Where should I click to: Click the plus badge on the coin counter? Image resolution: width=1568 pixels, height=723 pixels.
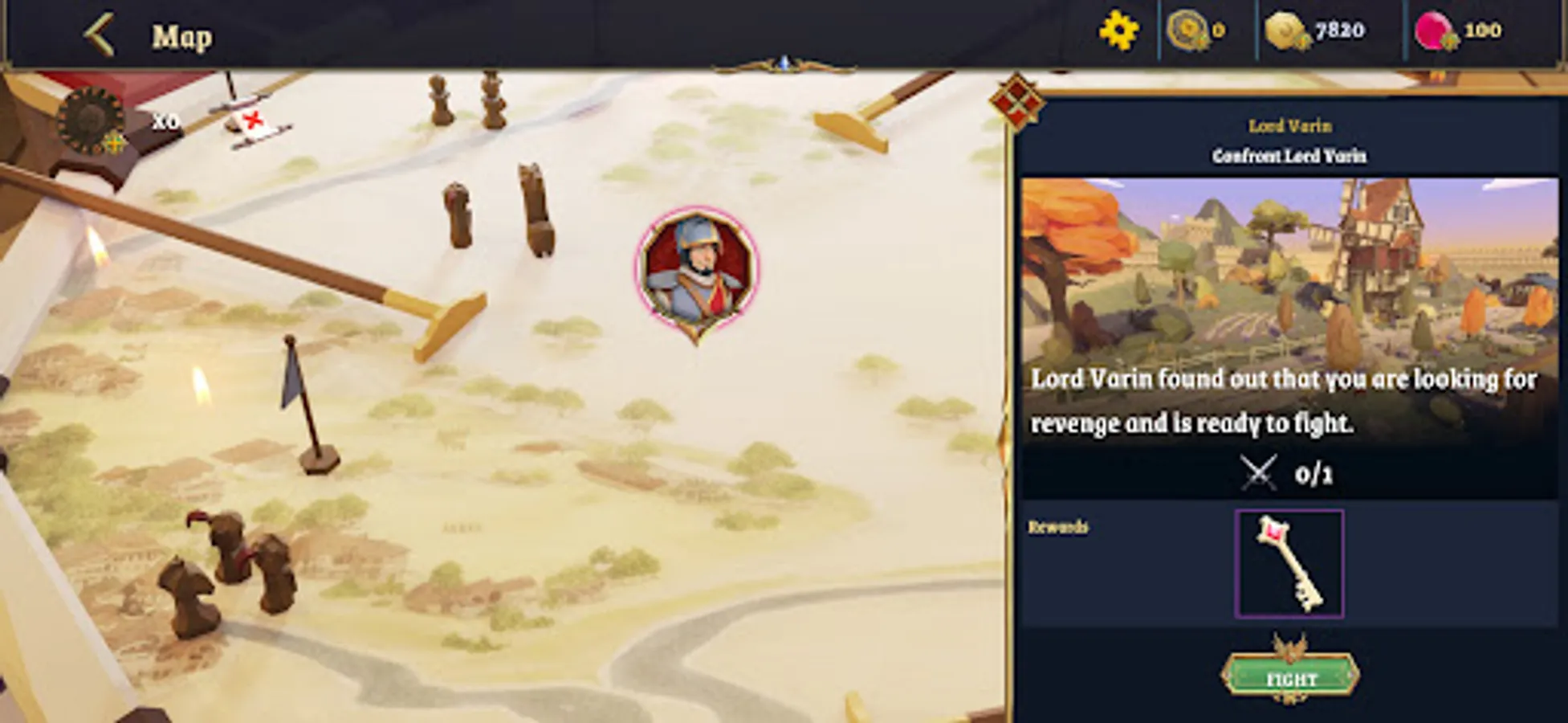(x=1305, y=40)
